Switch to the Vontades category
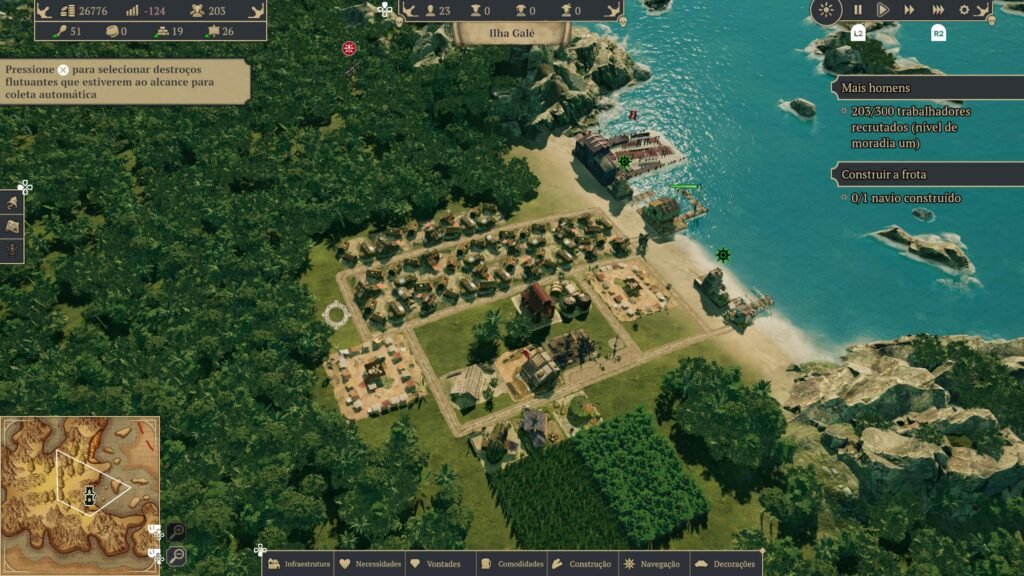Viewport: 1024px width, 576px height. [x=436, y=564]
